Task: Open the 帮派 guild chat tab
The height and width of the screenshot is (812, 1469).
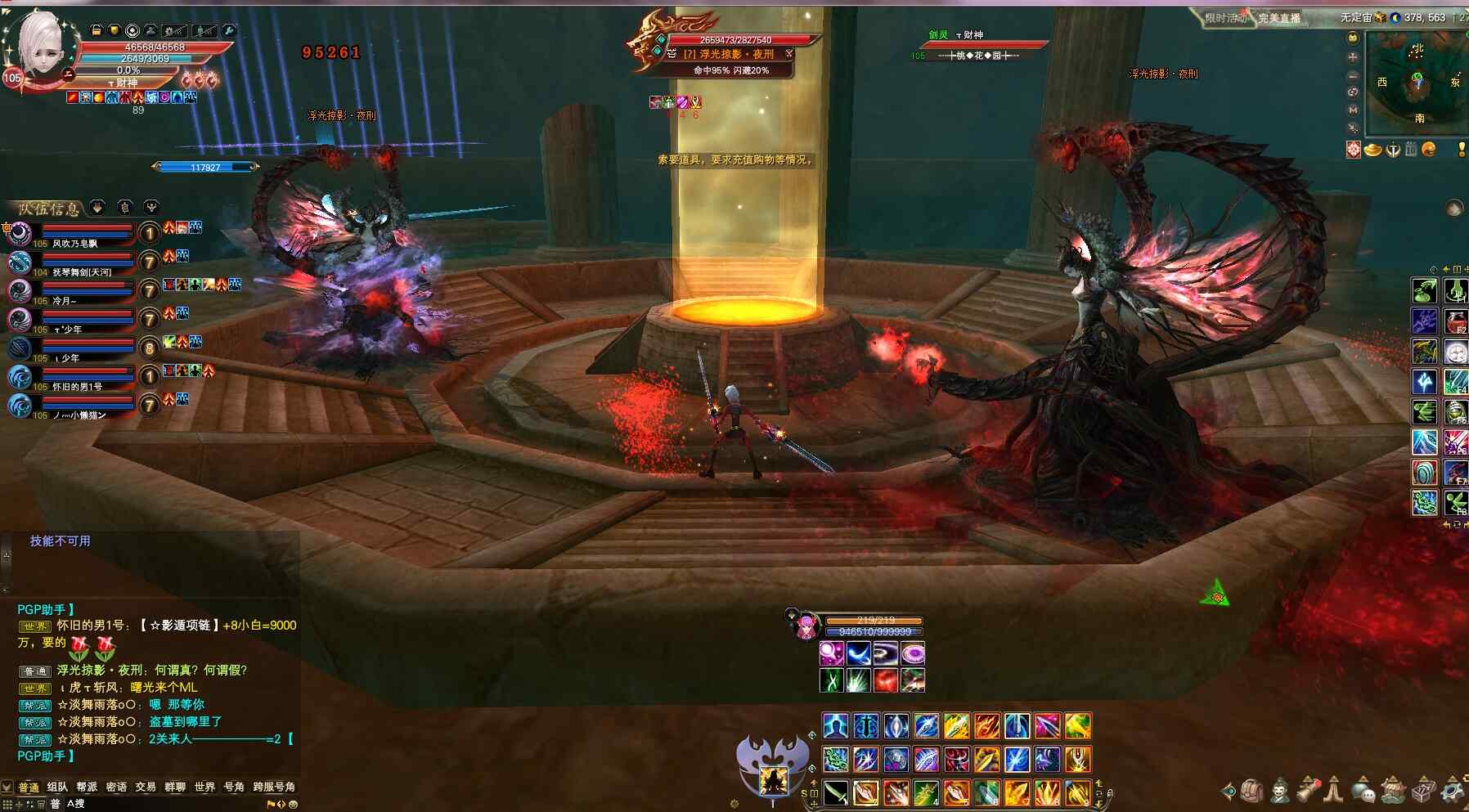Action: coord(87,787)
